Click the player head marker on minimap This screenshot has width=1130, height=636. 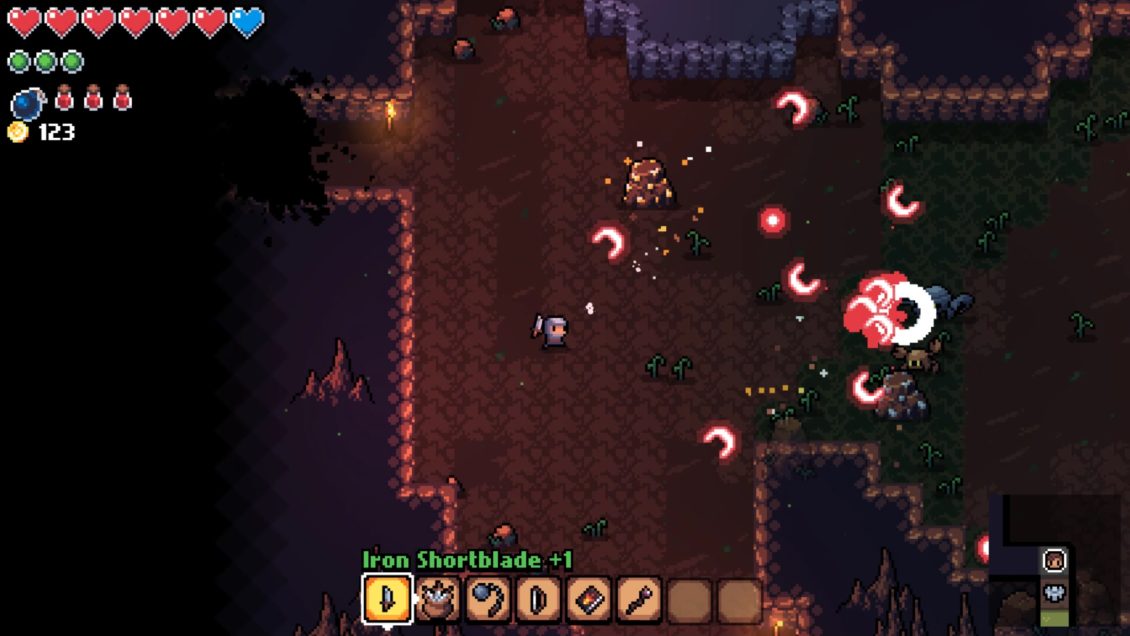tap(1054, 561)
